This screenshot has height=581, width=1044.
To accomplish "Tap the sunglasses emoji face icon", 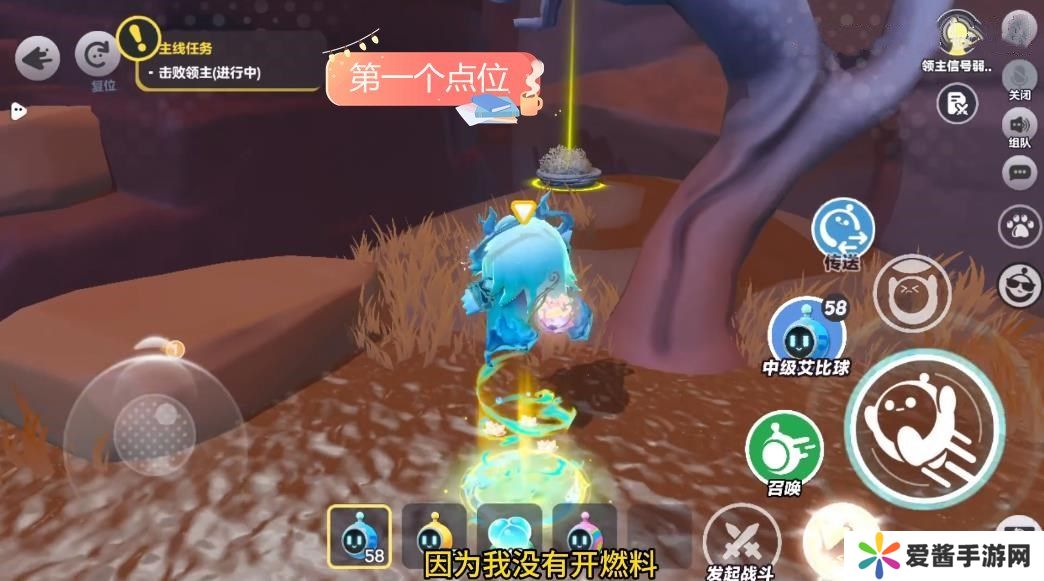I will pyautogui.click(x=1020, y=285).
